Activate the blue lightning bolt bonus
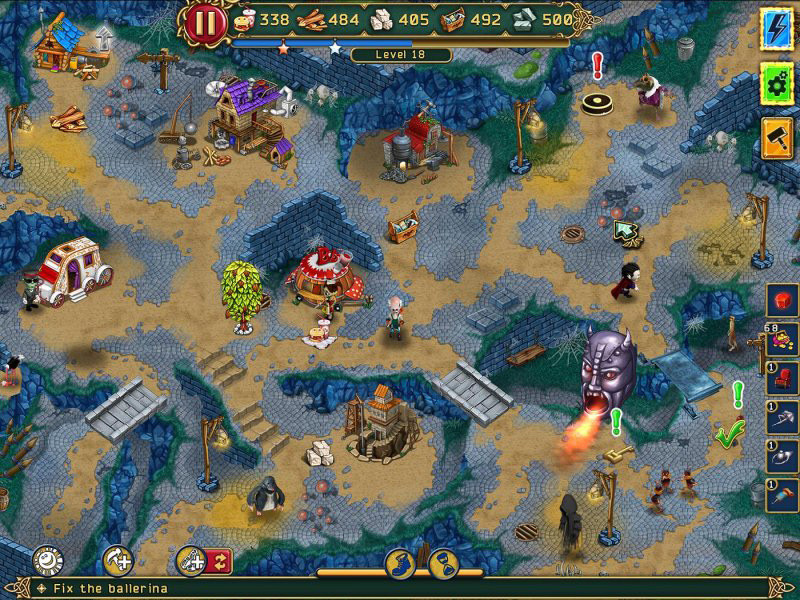800x600 pixels. coord(776,24)
